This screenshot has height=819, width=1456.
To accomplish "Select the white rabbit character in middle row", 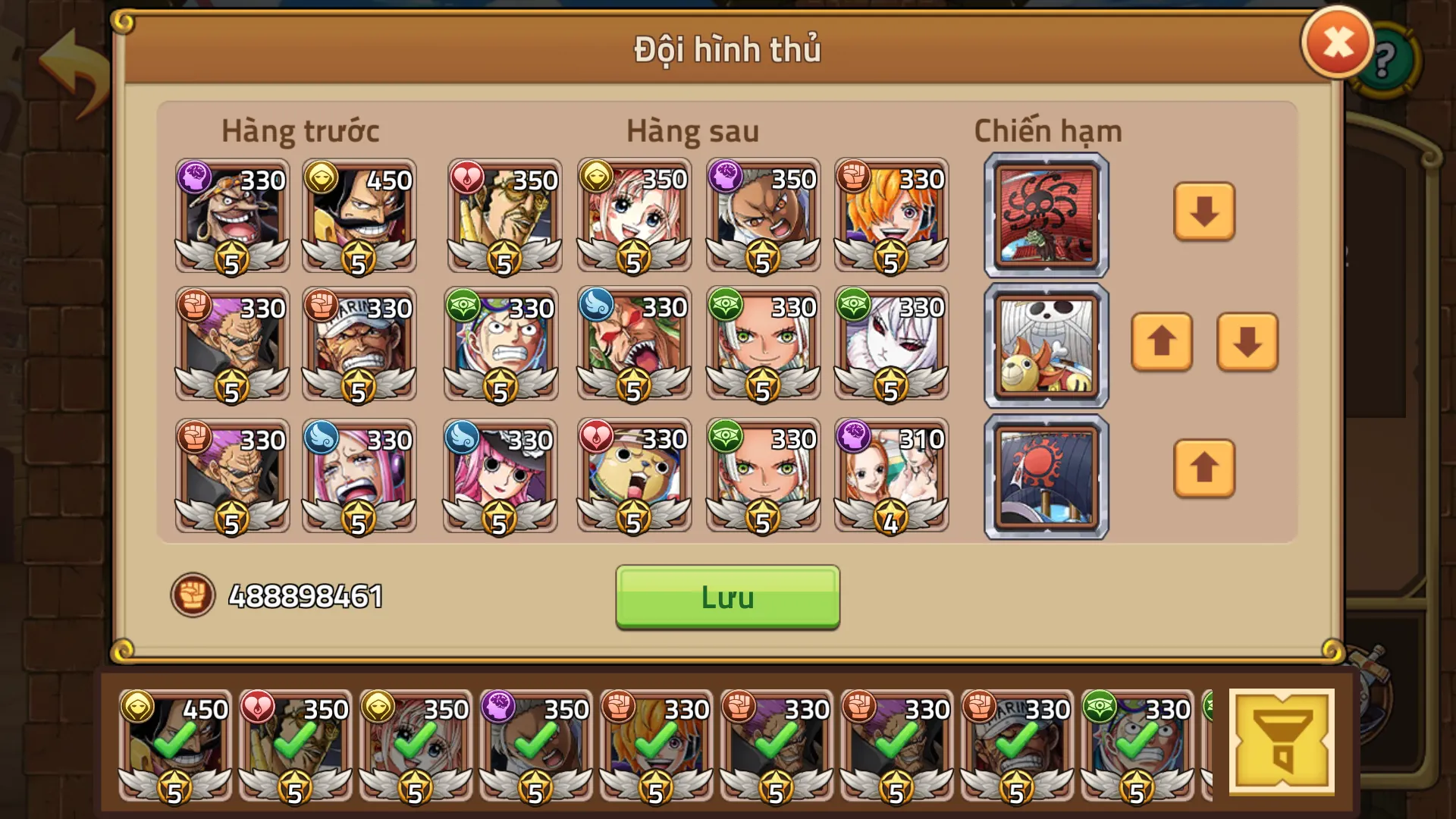I will (x=891, y=344).
